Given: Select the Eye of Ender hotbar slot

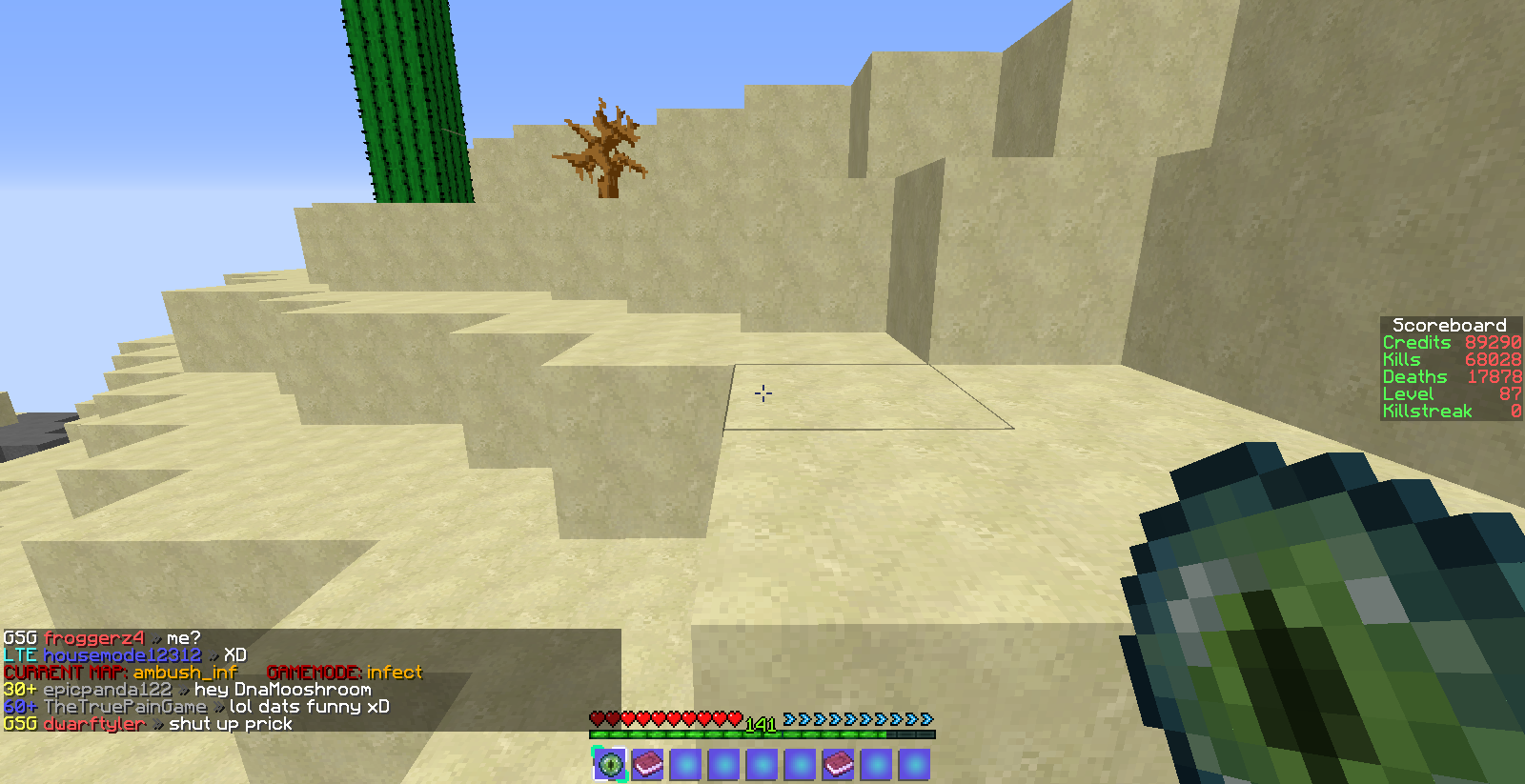Looking at the screenshot, I should pos(609,764).
